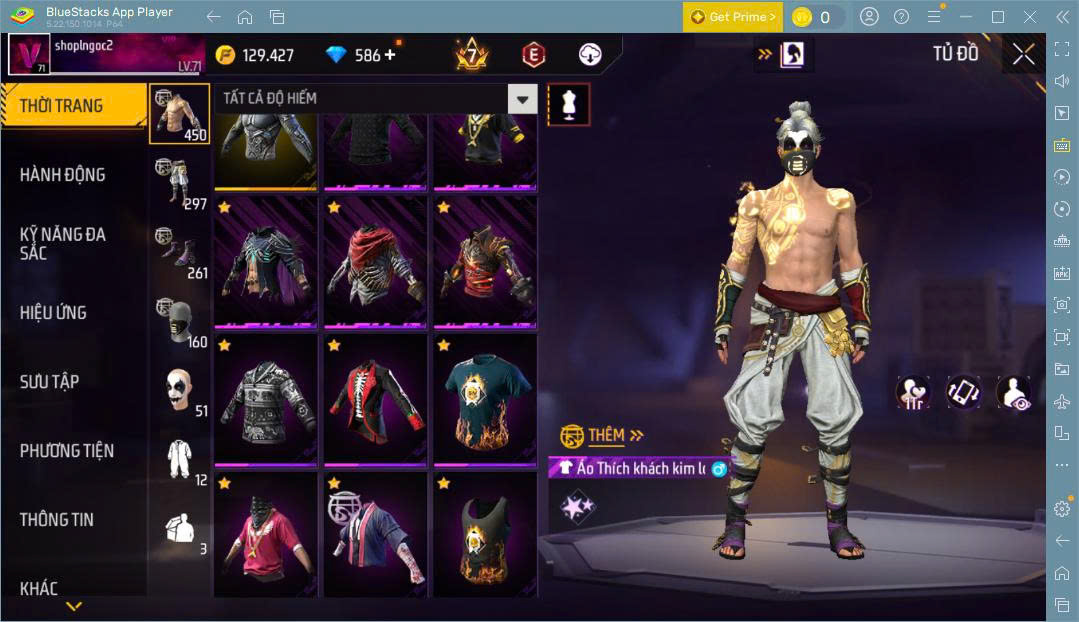The height and width of the screenshot is (622, 1079).
Task: Click the mannequin outfit preset icon
Action: pyautogui.click(x=569, y=105)
